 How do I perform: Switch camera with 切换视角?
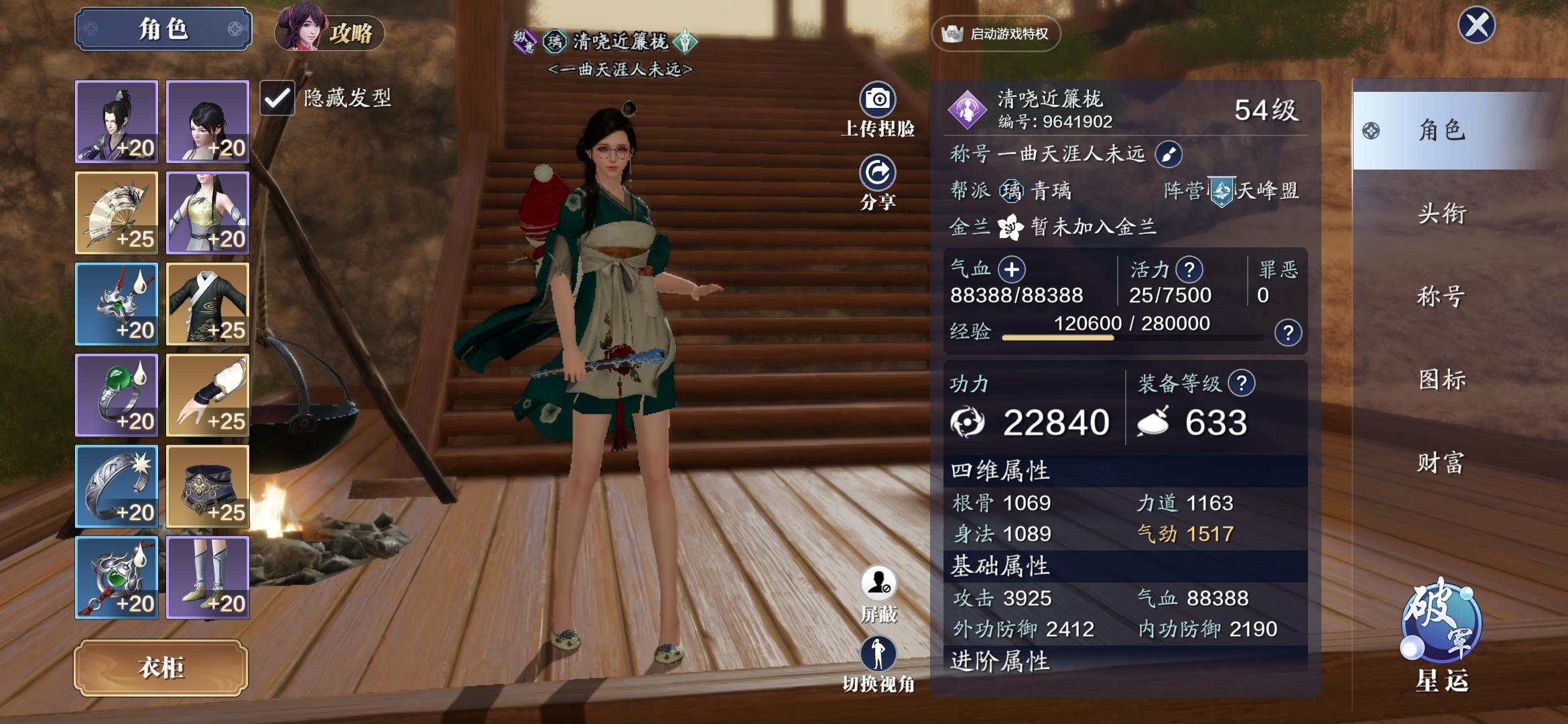pos(878,655)
